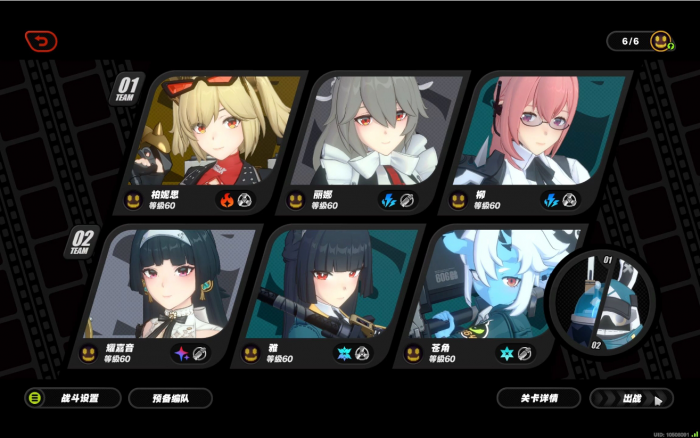700x438 pixels.
Task: Start the battle with 出战
Action: point(631,398)
